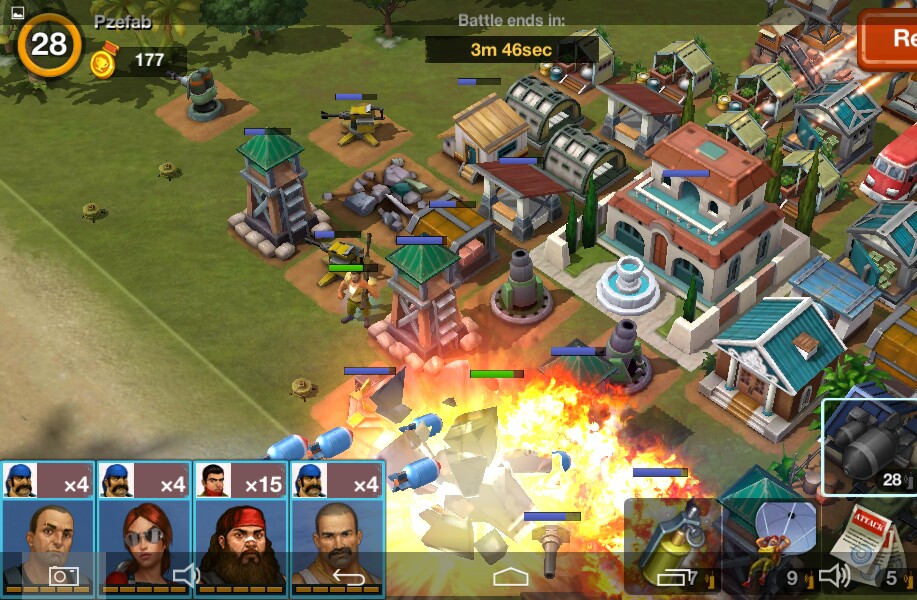Tap the Android back arrow
Viewport: 917px width, 600px height.
click(x=349, y=576)
